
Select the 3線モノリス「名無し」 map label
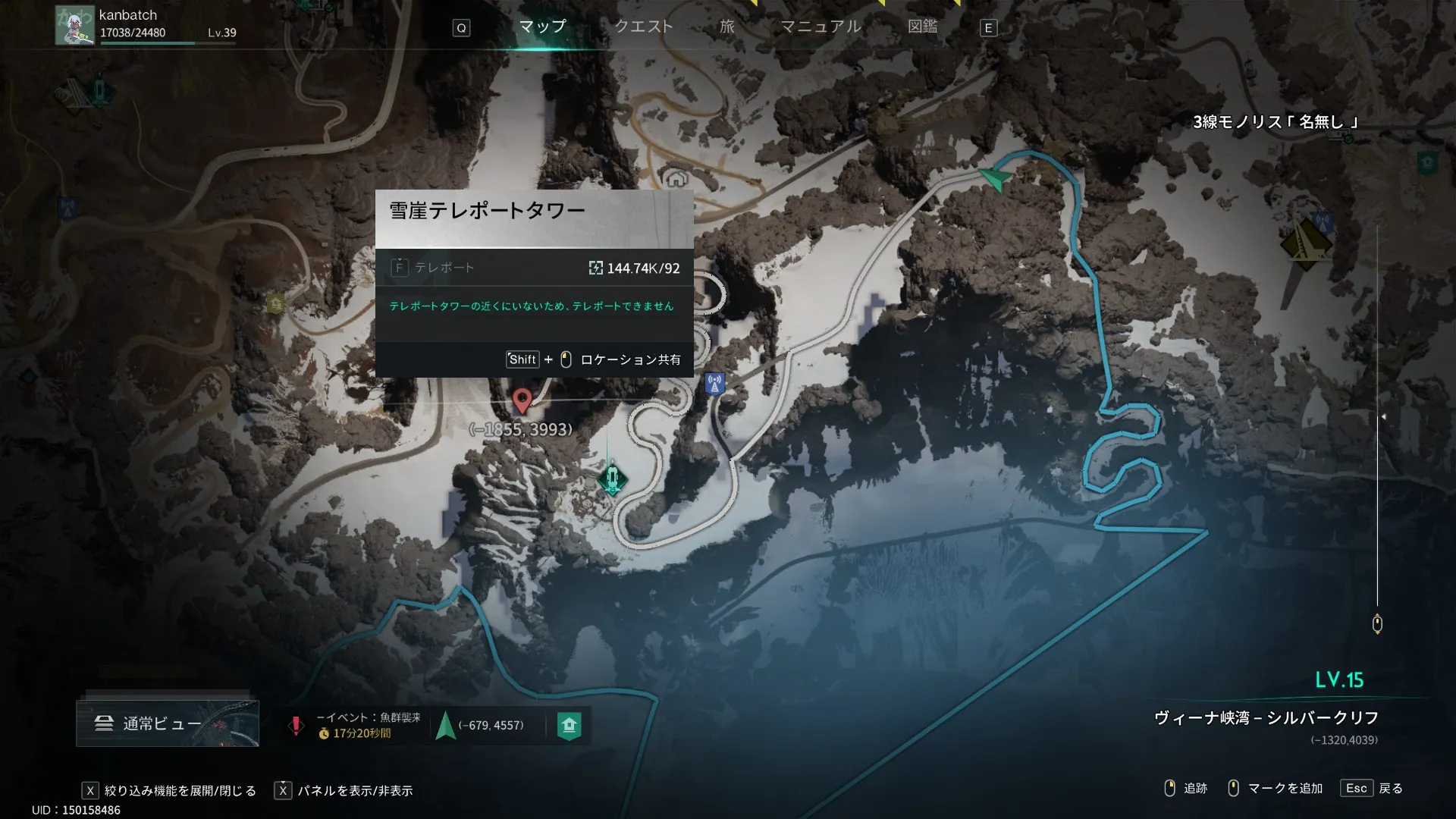pos(1276,122)
